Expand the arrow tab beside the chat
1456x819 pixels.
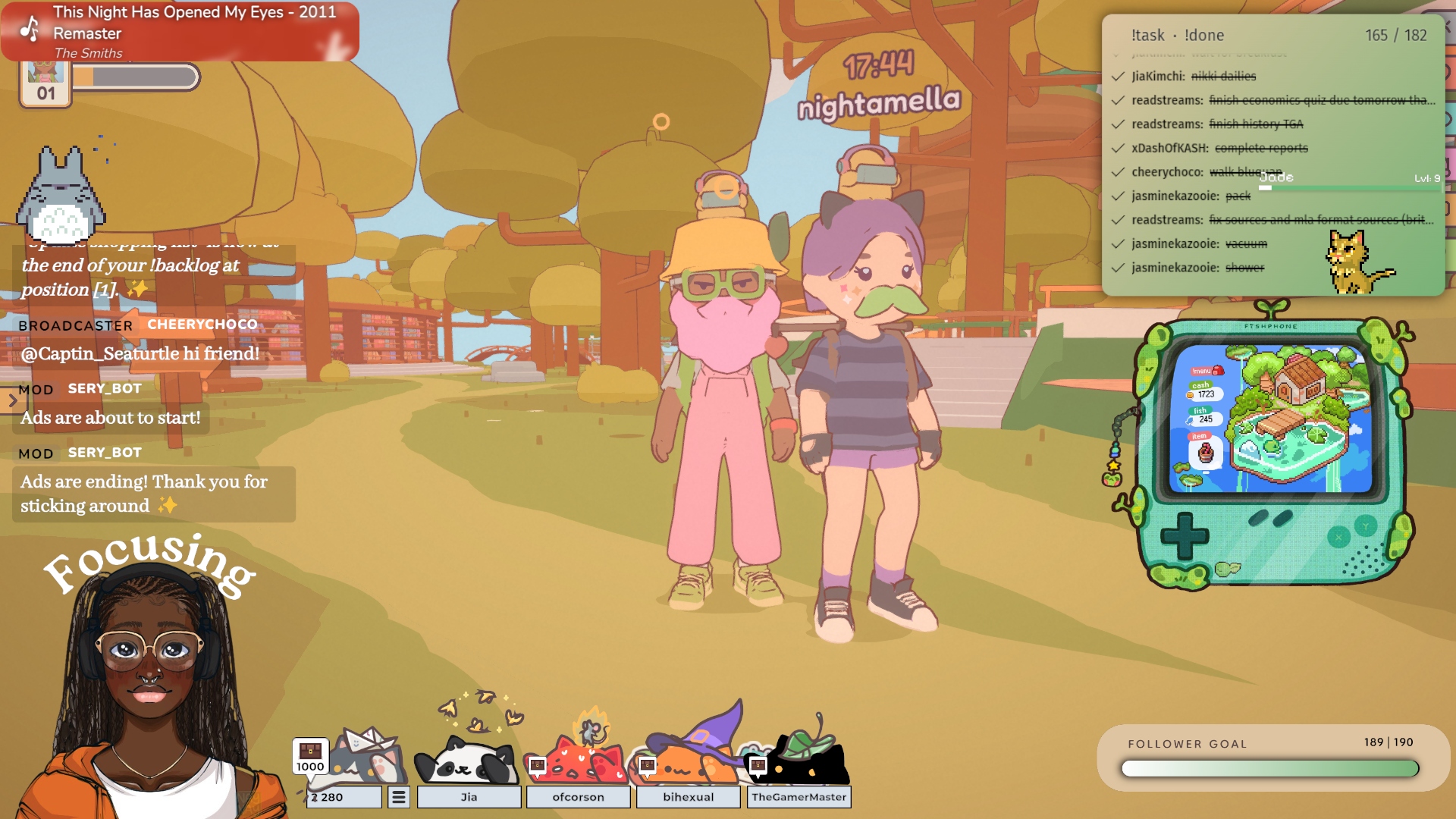pyautogui.click(x=12, y=401)
